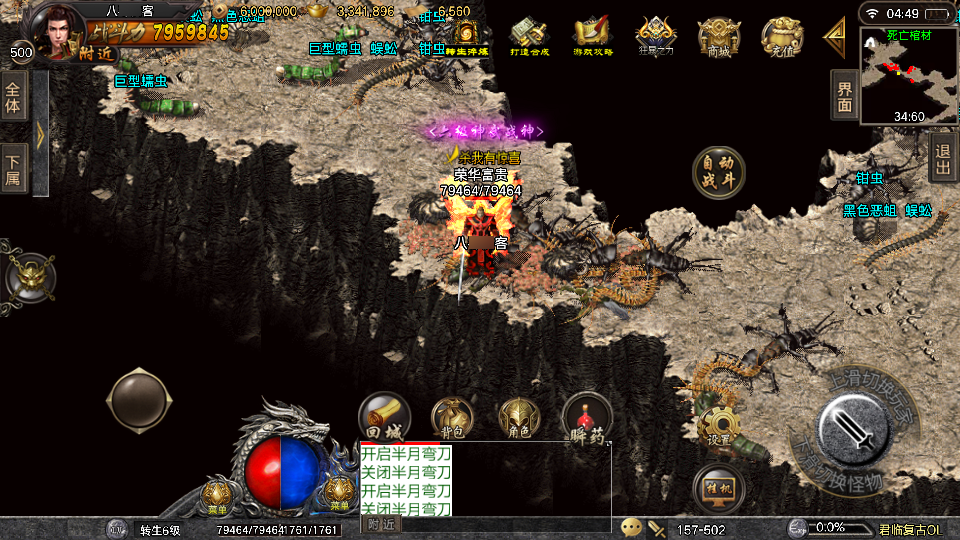Open the 狂暴之力 menu

656,37
